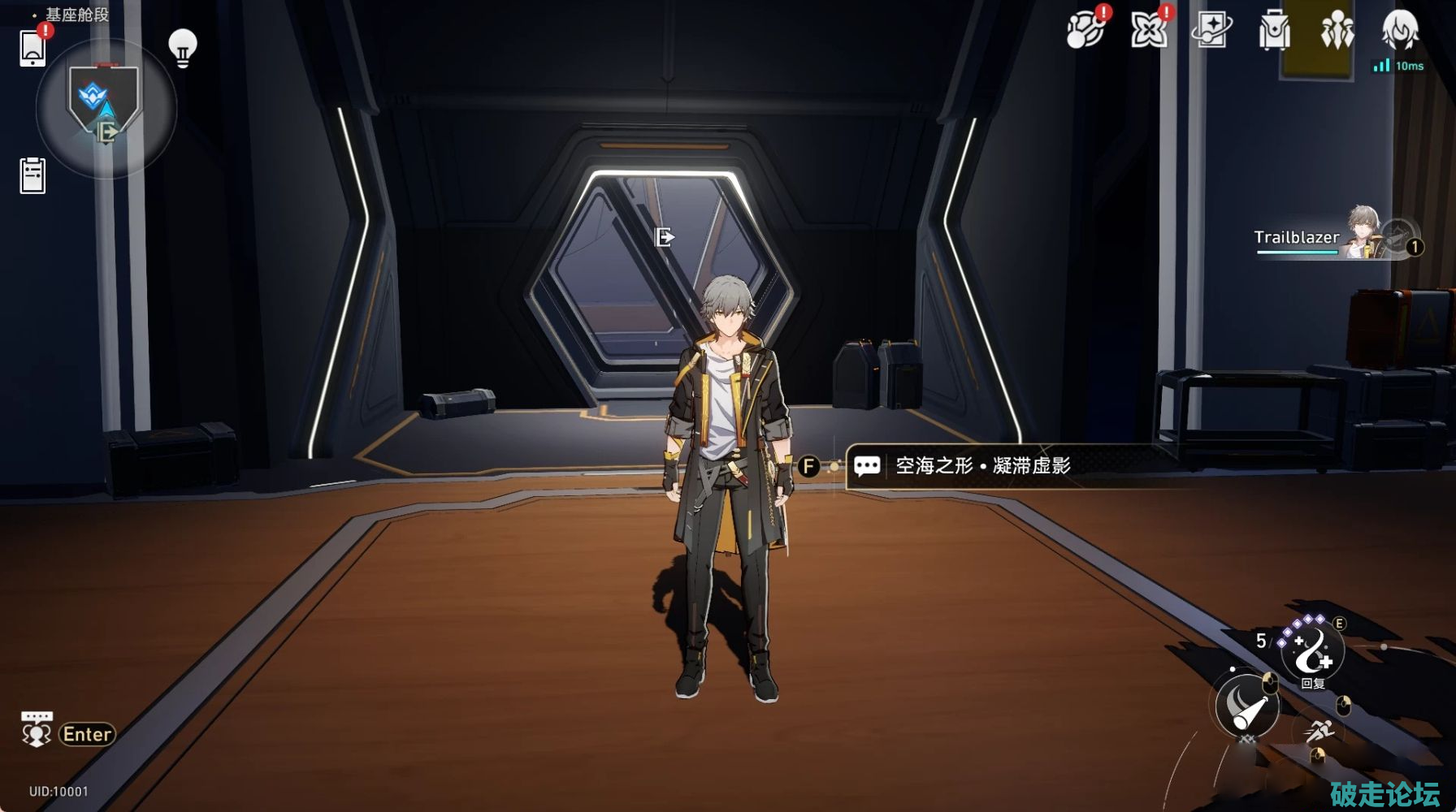
Task: Open the chat speech bubble icon
Action: click(x=37, y=729)
